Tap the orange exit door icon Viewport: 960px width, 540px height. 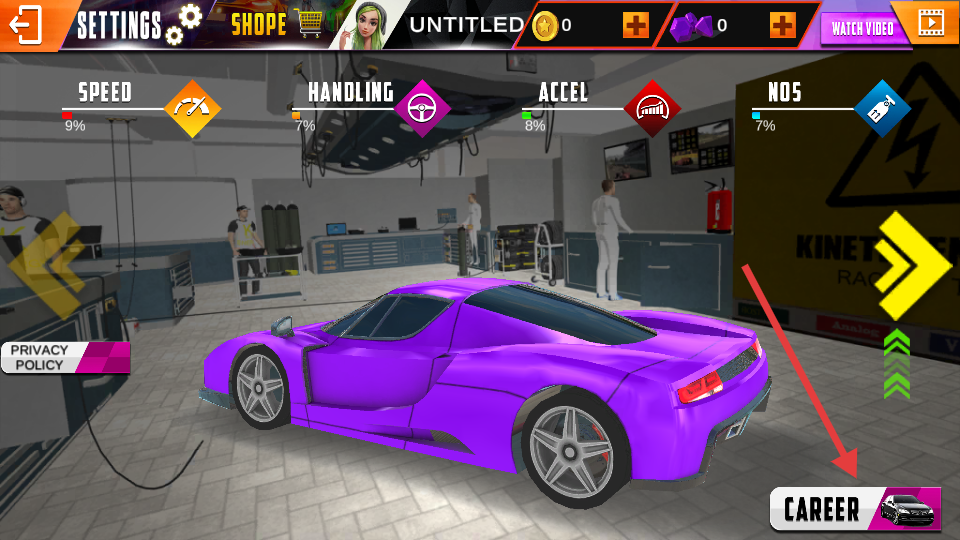pyautogui.click(x=27, y=25)
